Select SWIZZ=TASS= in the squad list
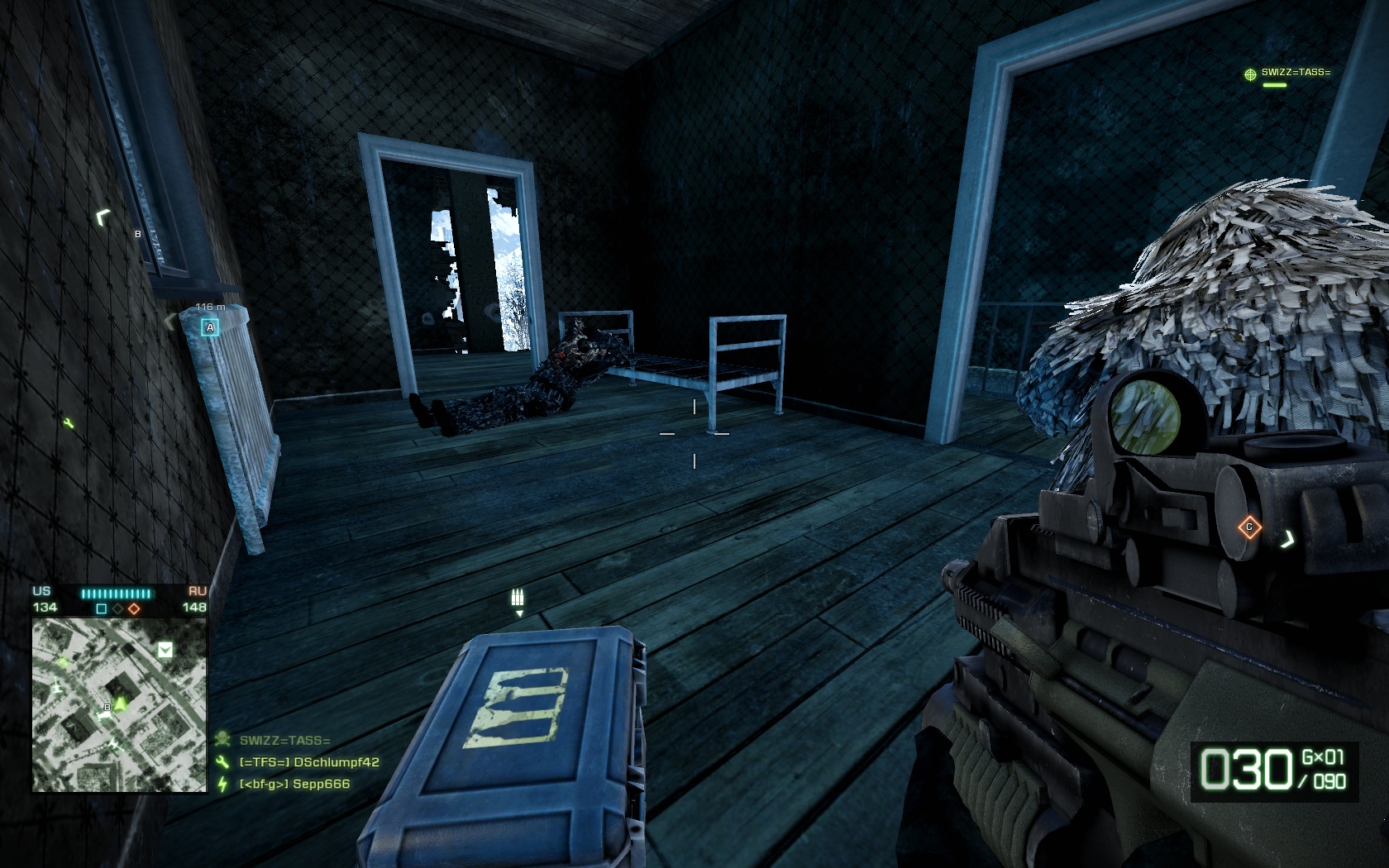Viewport: 1389px width, 868px height. click(x=284, y=741)
